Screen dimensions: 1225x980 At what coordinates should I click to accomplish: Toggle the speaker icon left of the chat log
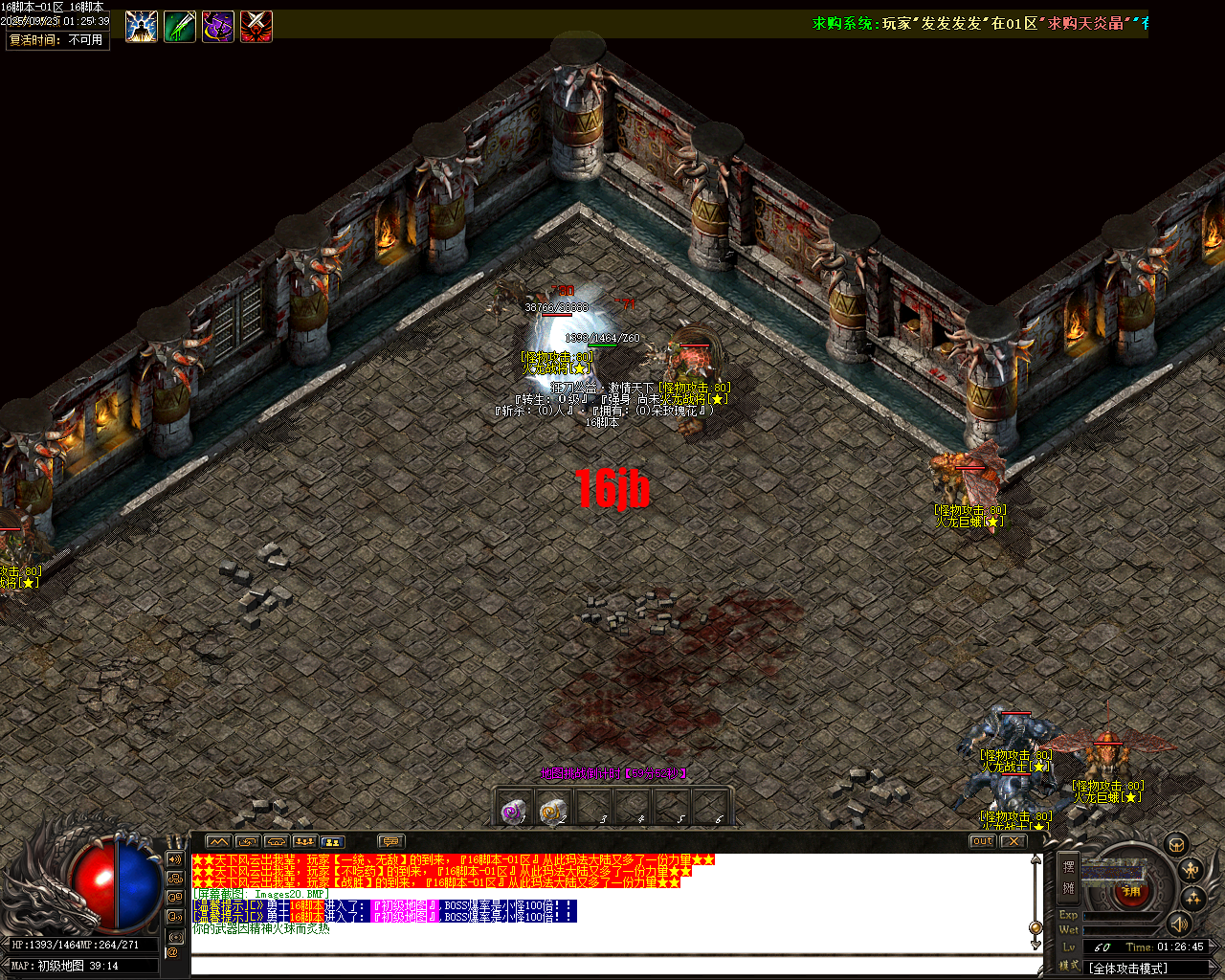click(175, 859)
